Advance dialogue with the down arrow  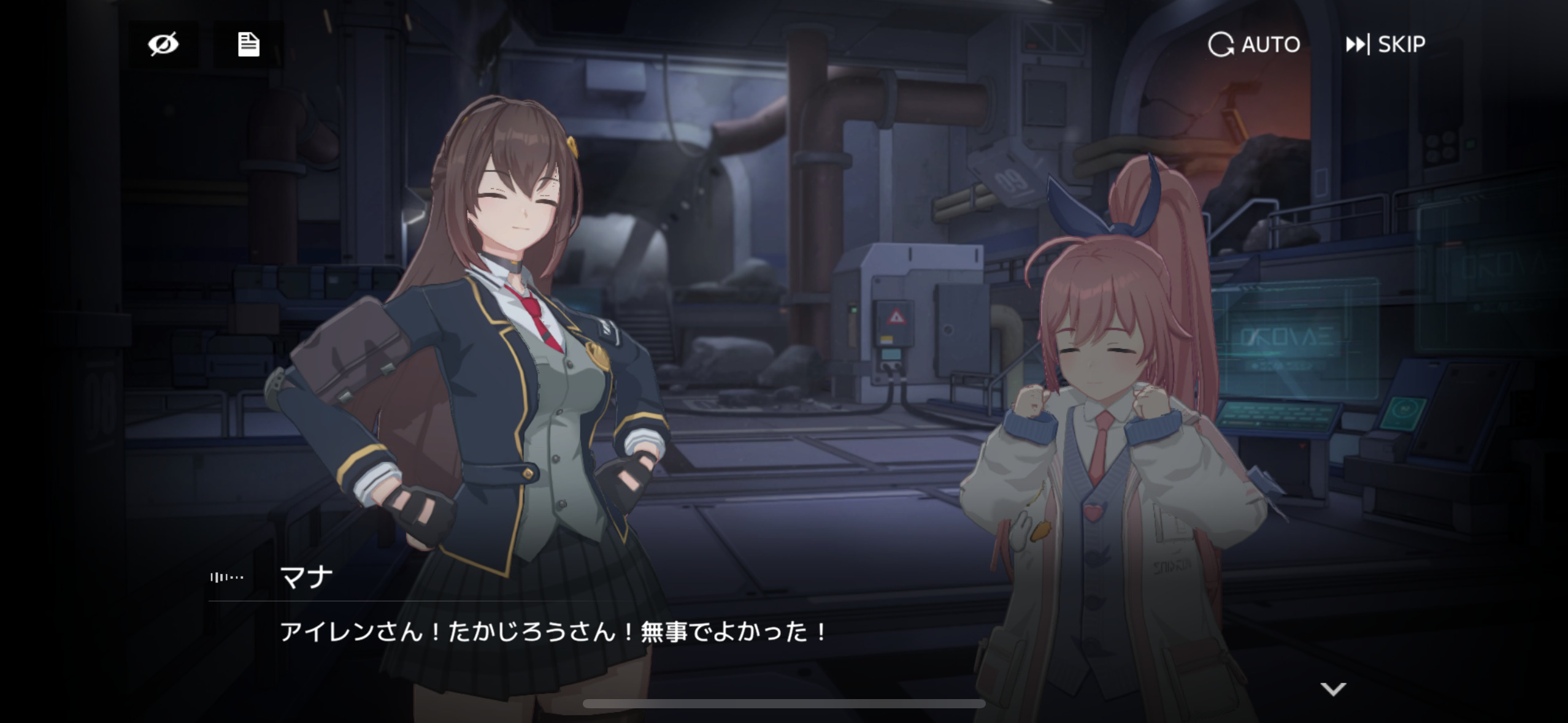point(1333,689)
